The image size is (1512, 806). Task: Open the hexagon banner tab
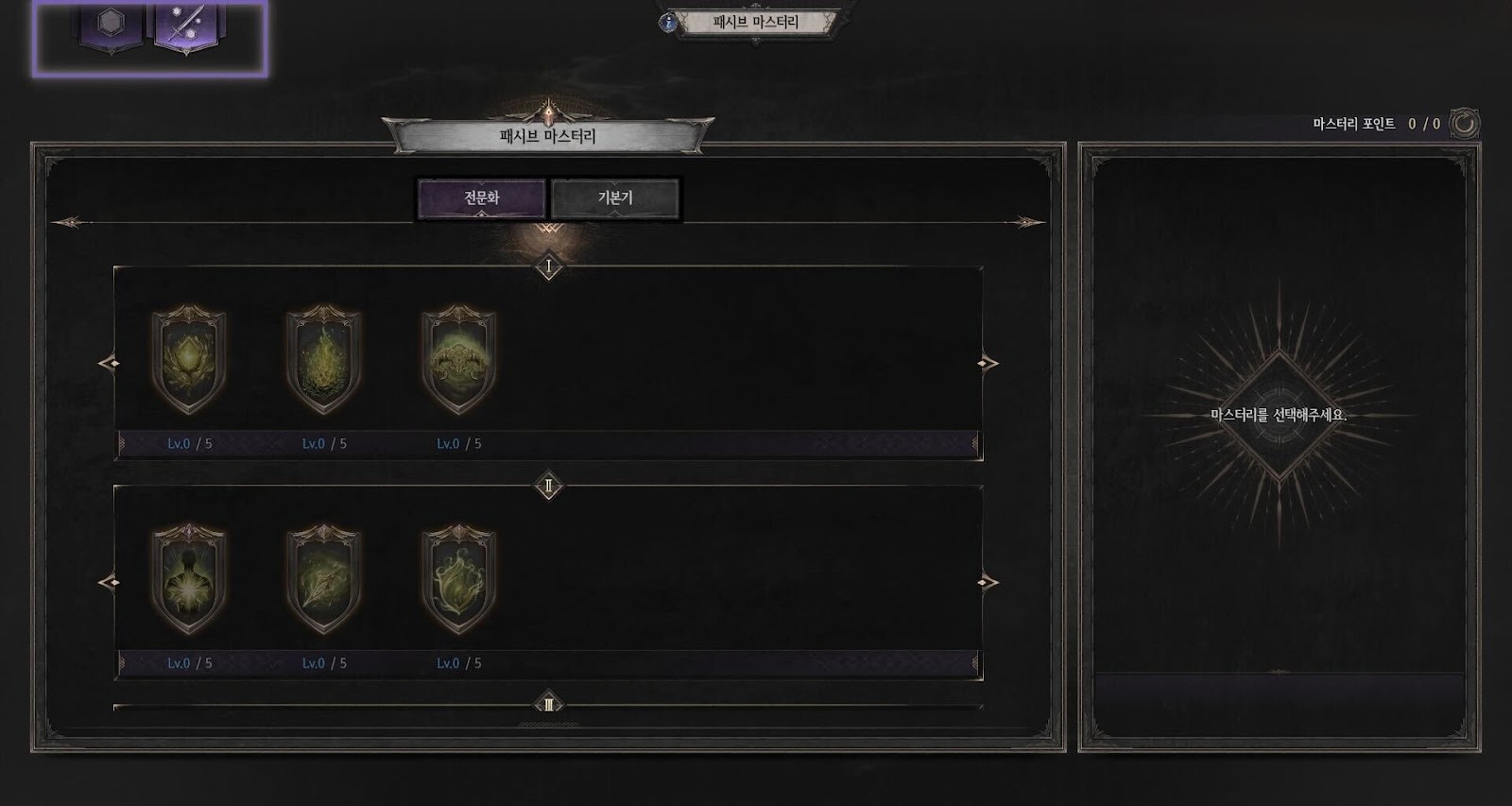[112, 25]
